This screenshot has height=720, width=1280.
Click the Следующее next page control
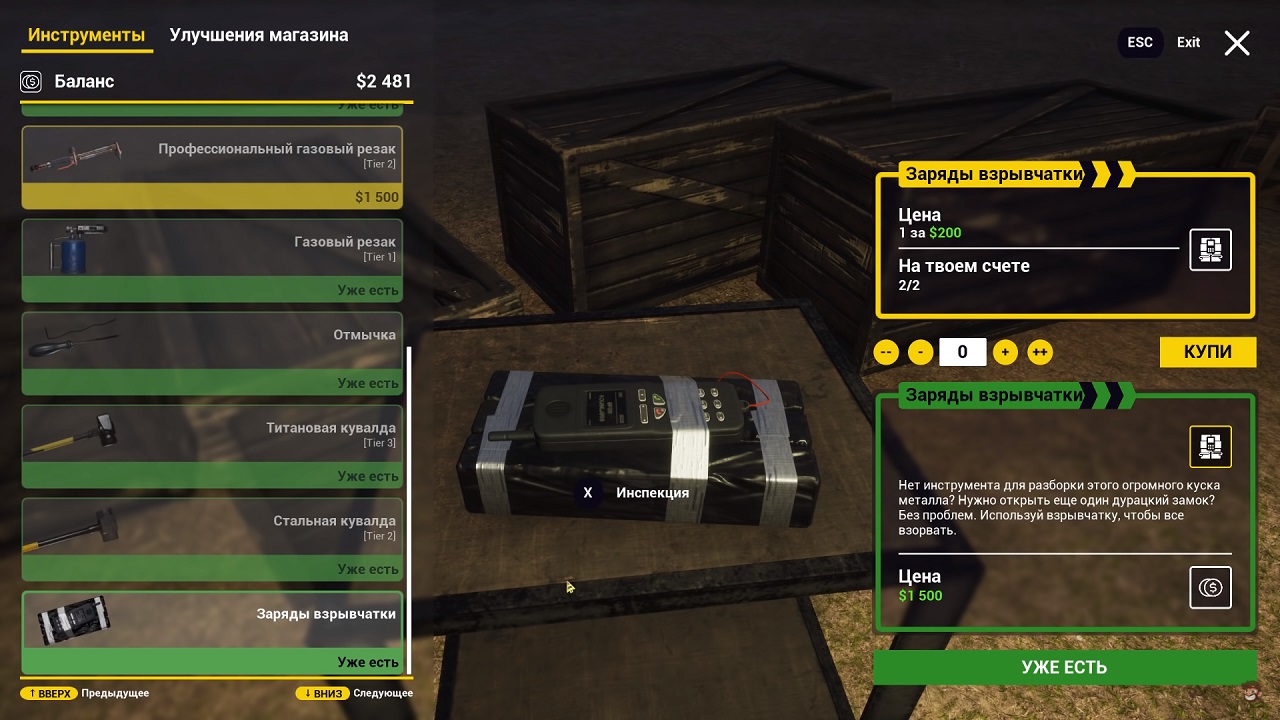(355, 693)
